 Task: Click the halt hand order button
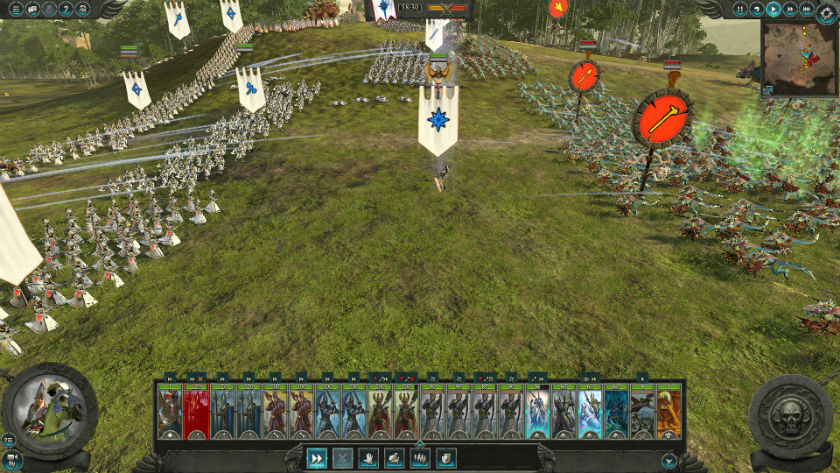coord(369,458)
